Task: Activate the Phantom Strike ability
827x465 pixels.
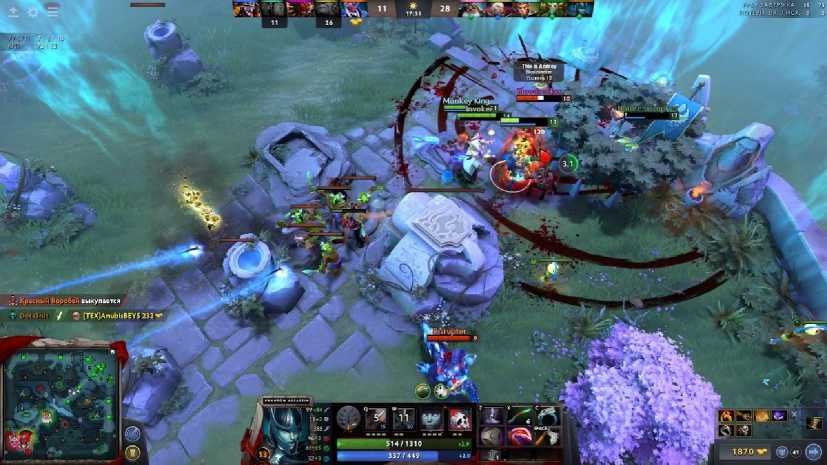Action: [403, 419]
